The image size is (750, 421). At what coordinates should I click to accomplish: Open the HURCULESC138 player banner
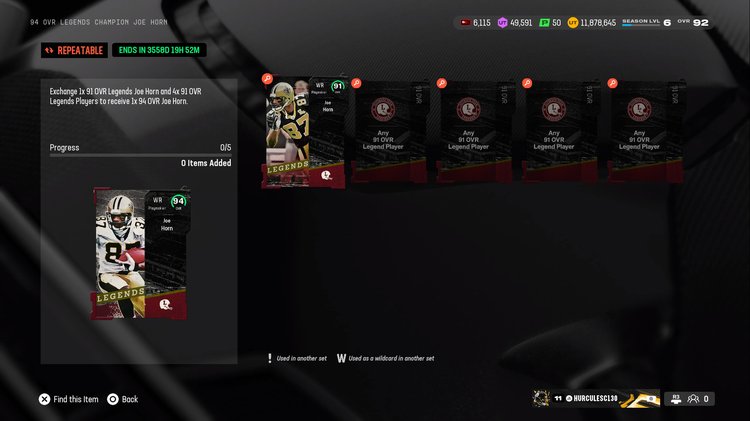(x=596, y=399)
